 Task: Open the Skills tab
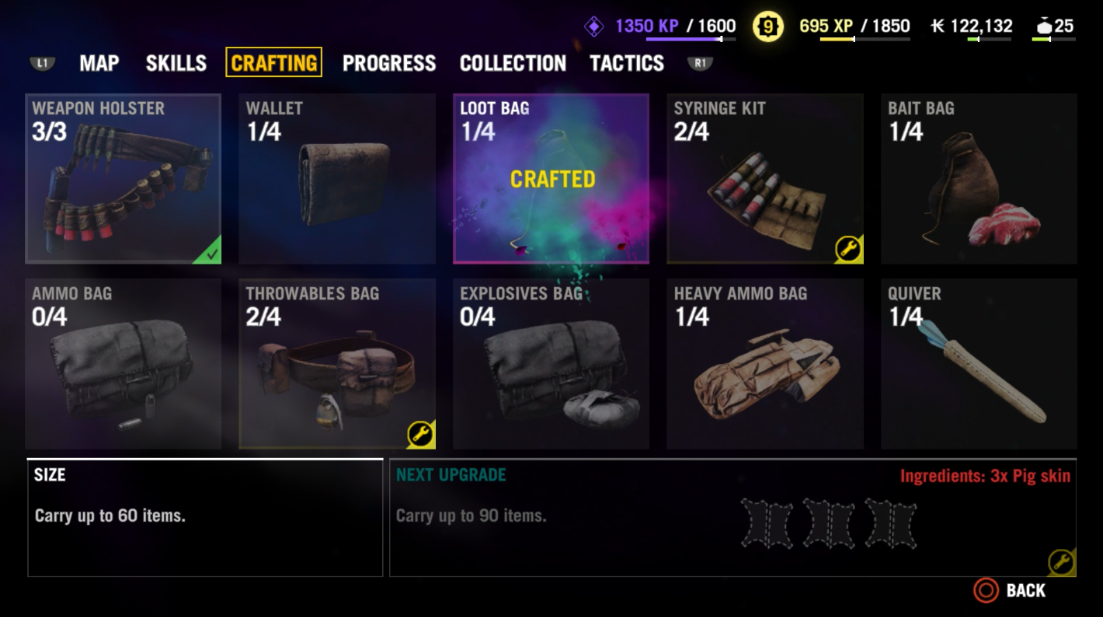pyautogui.click(x=176, y=63)
